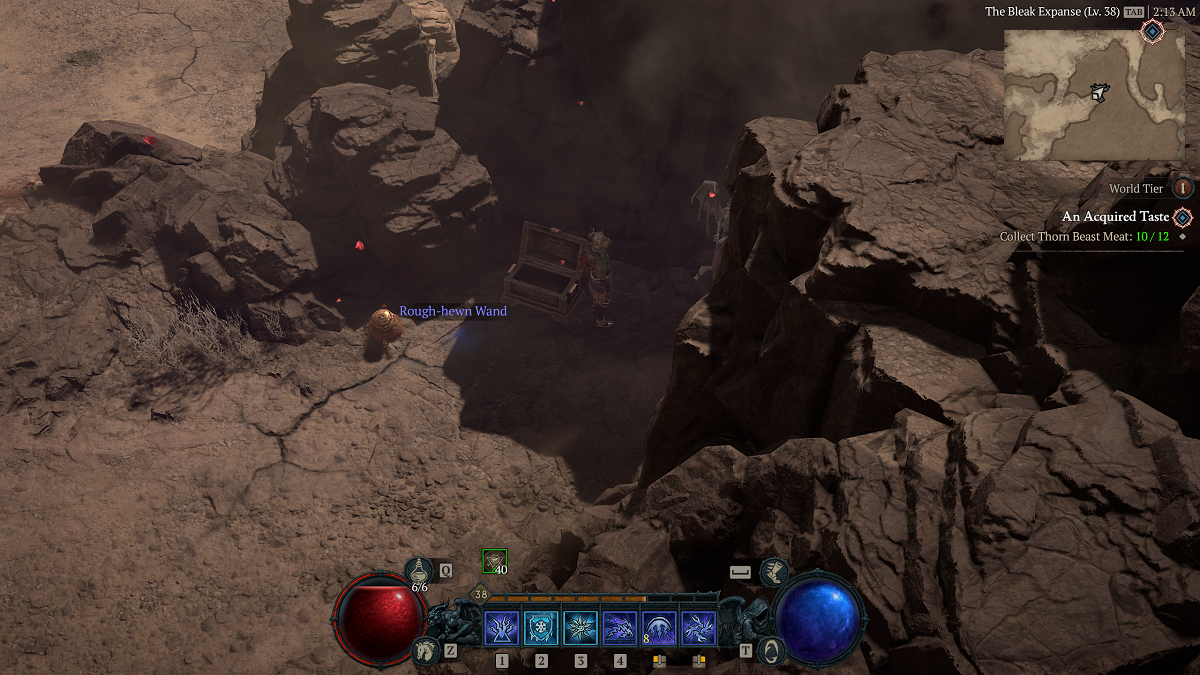Click the World Tier icon

(1183, 188)
